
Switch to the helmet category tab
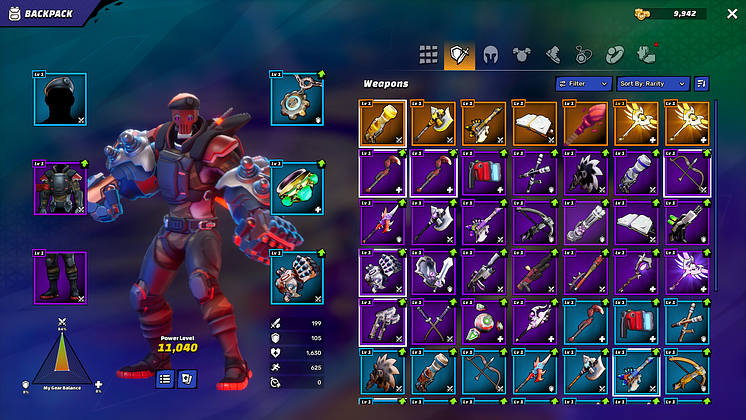(x=490, y=54)
